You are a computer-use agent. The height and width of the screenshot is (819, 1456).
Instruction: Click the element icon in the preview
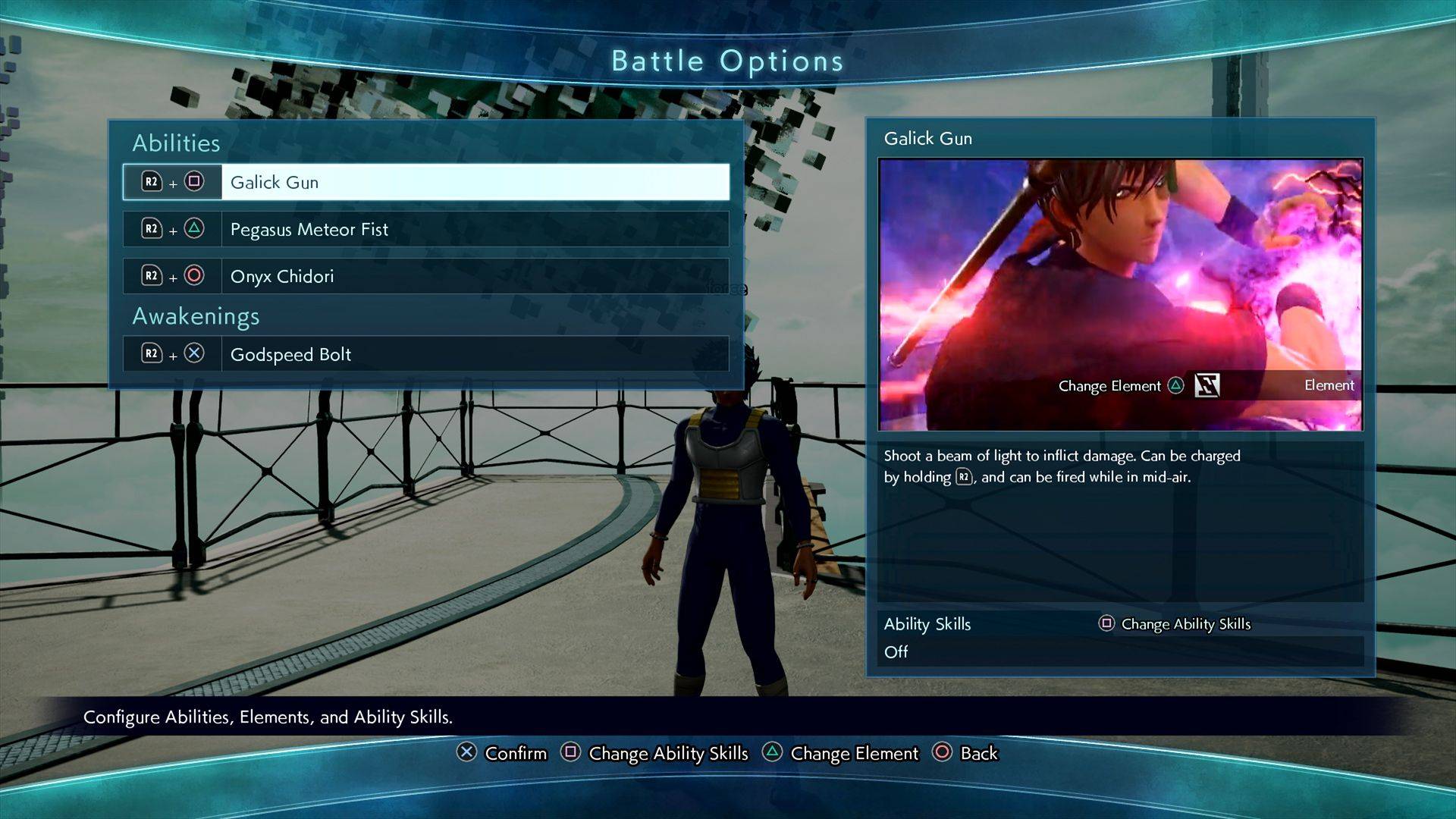pos(1207,385)
